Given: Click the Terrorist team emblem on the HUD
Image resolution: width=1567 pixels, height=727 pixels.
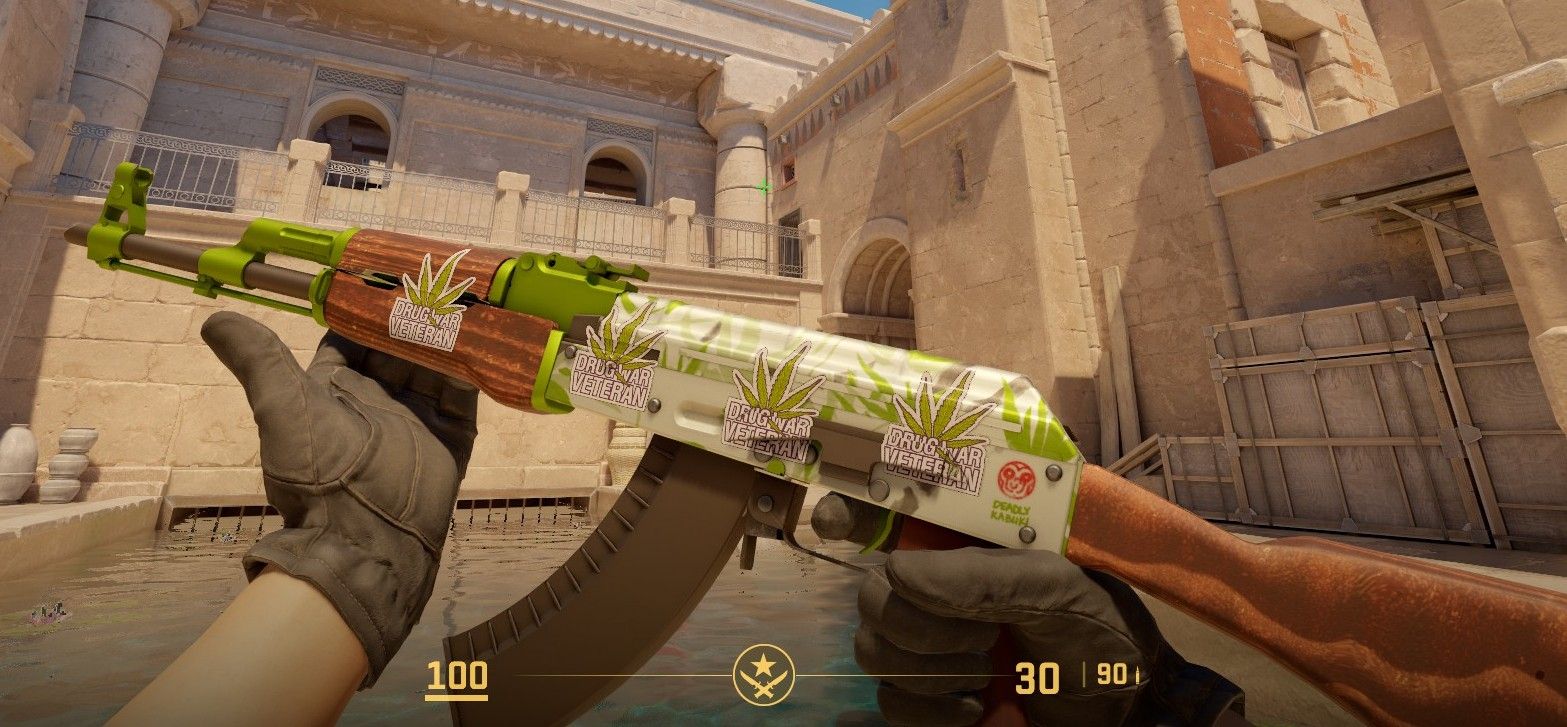Looking at the screenshot, I should pos(764,673).
